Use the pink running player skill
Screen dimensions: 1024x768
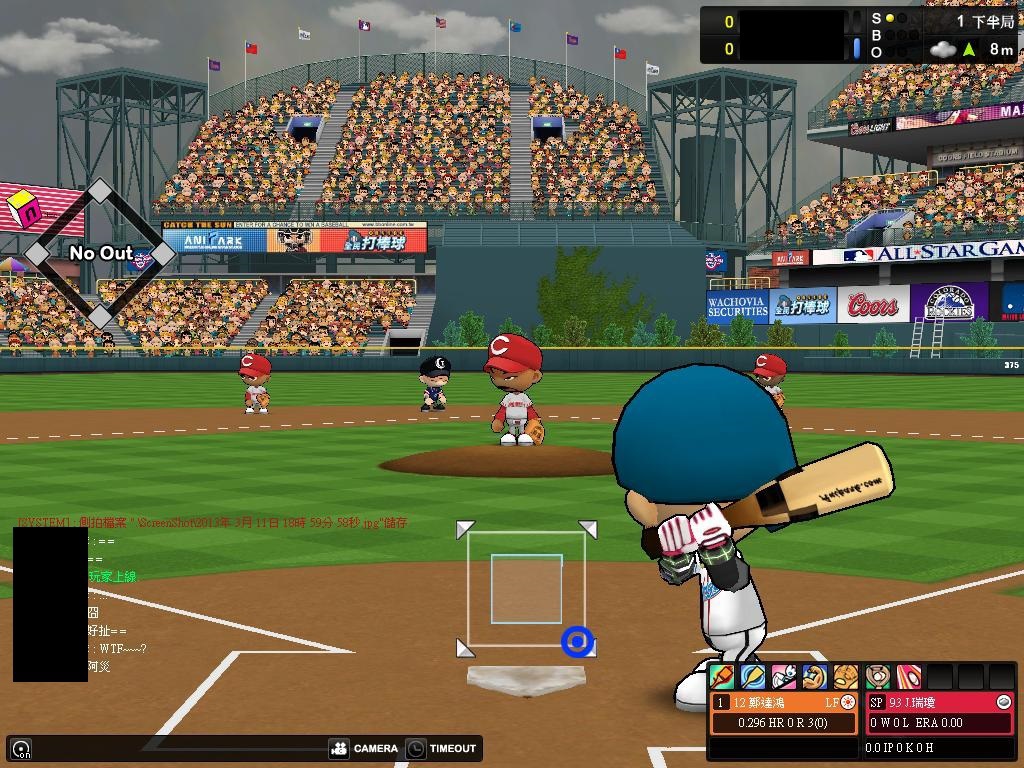tap(784, 677)
